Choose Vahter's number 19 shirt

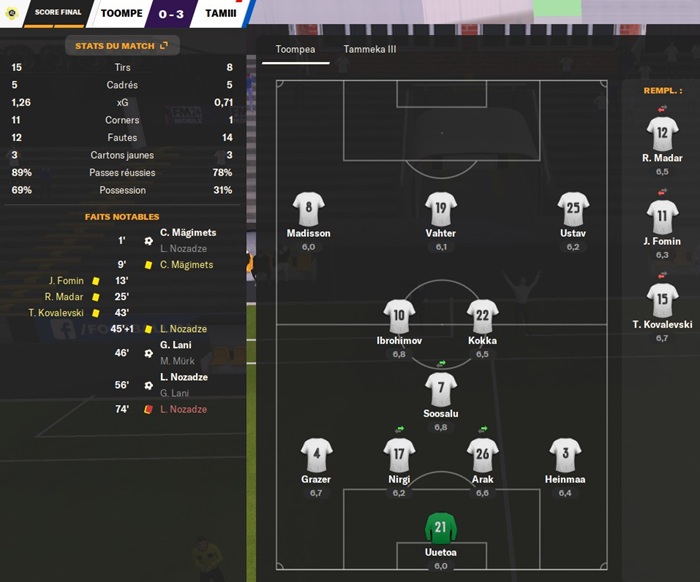(x=441, y=209)
